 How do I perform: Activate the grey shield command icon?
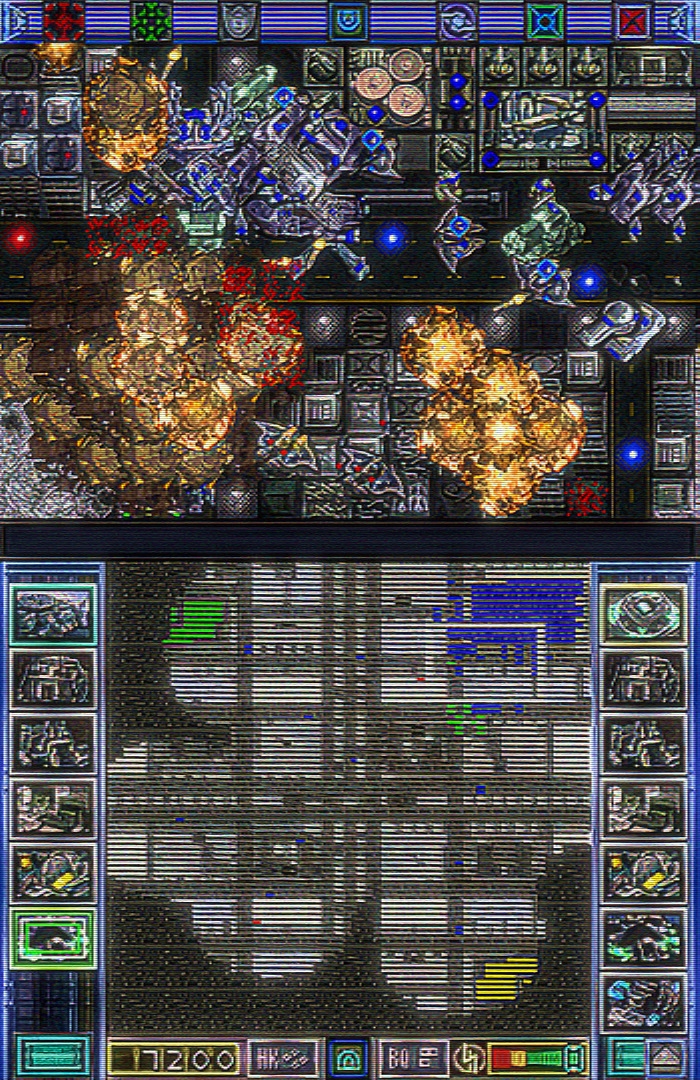238,20
